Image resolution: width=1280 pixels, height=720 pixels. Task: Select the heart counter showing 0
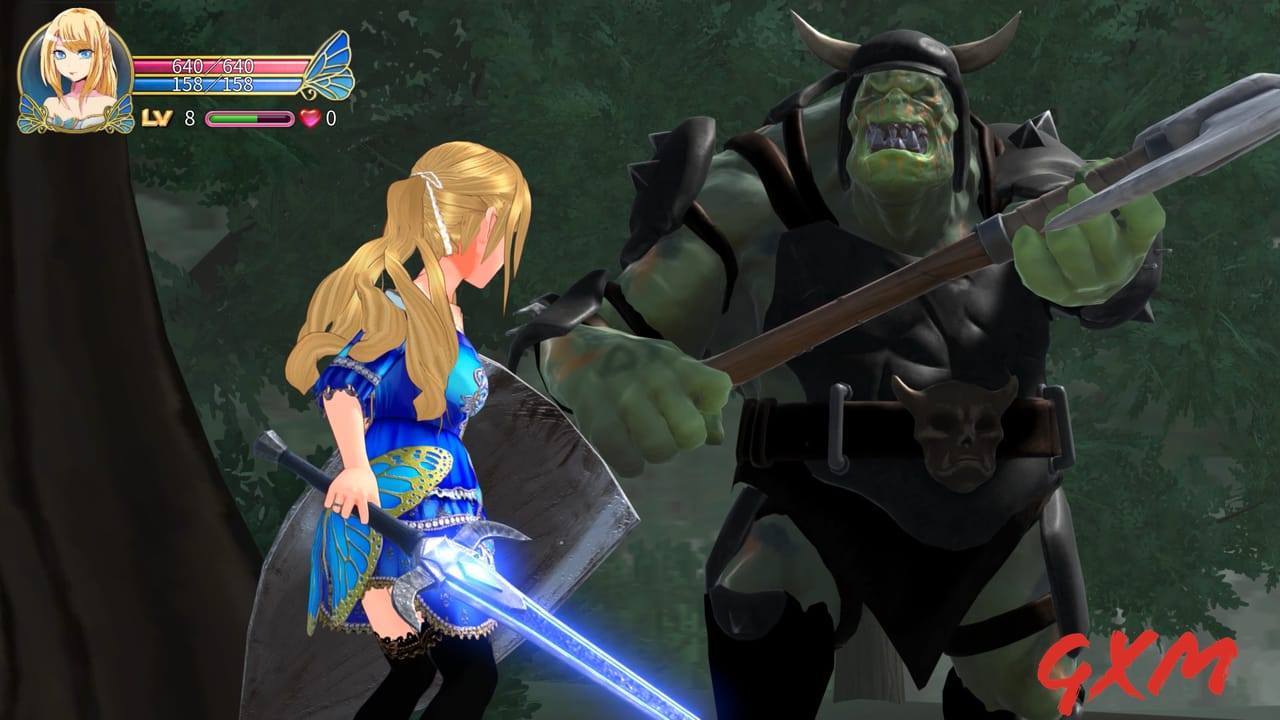pos(329,118)
